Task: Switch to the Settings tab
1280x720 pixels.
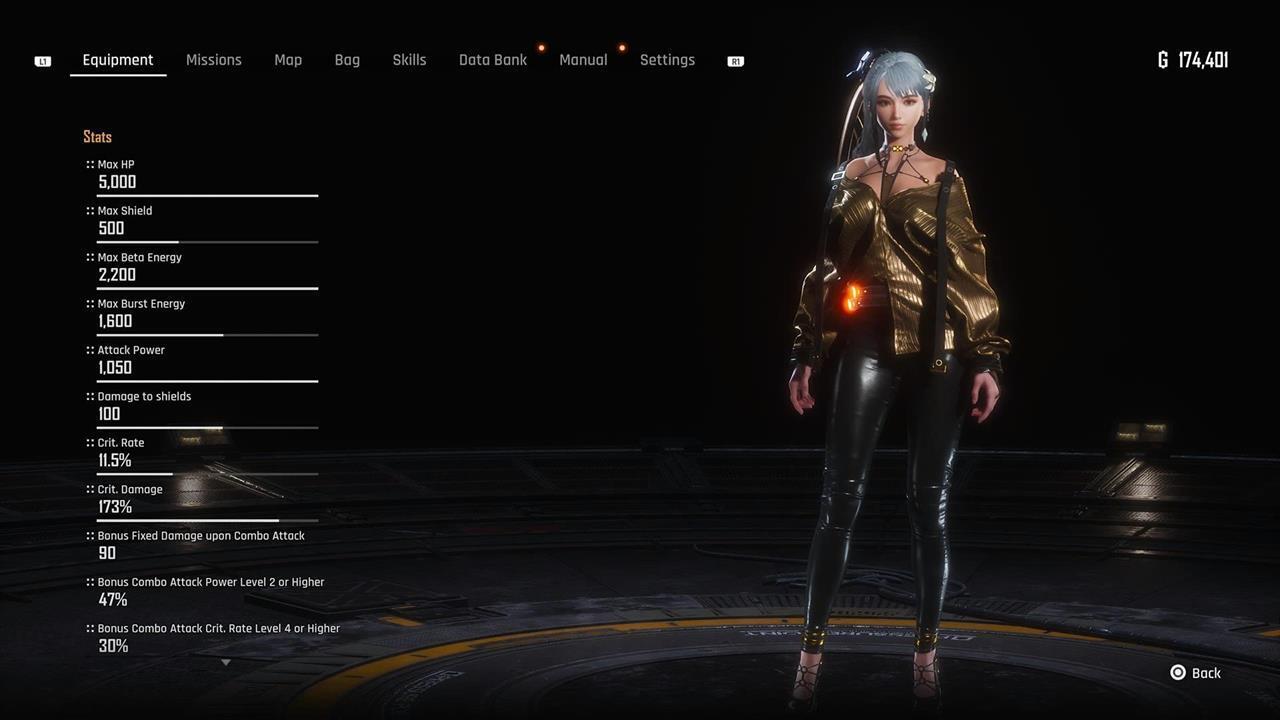Action: (667, 60)
